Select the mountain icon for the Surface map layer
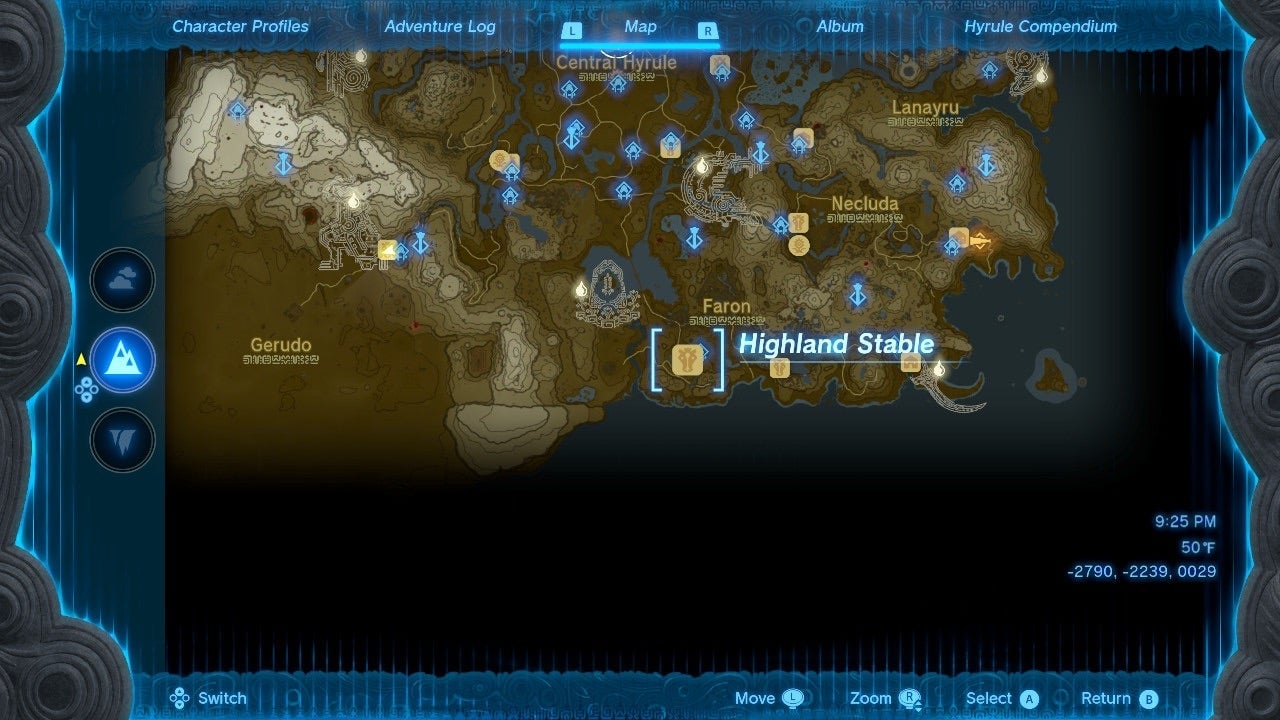 point(121,360)
